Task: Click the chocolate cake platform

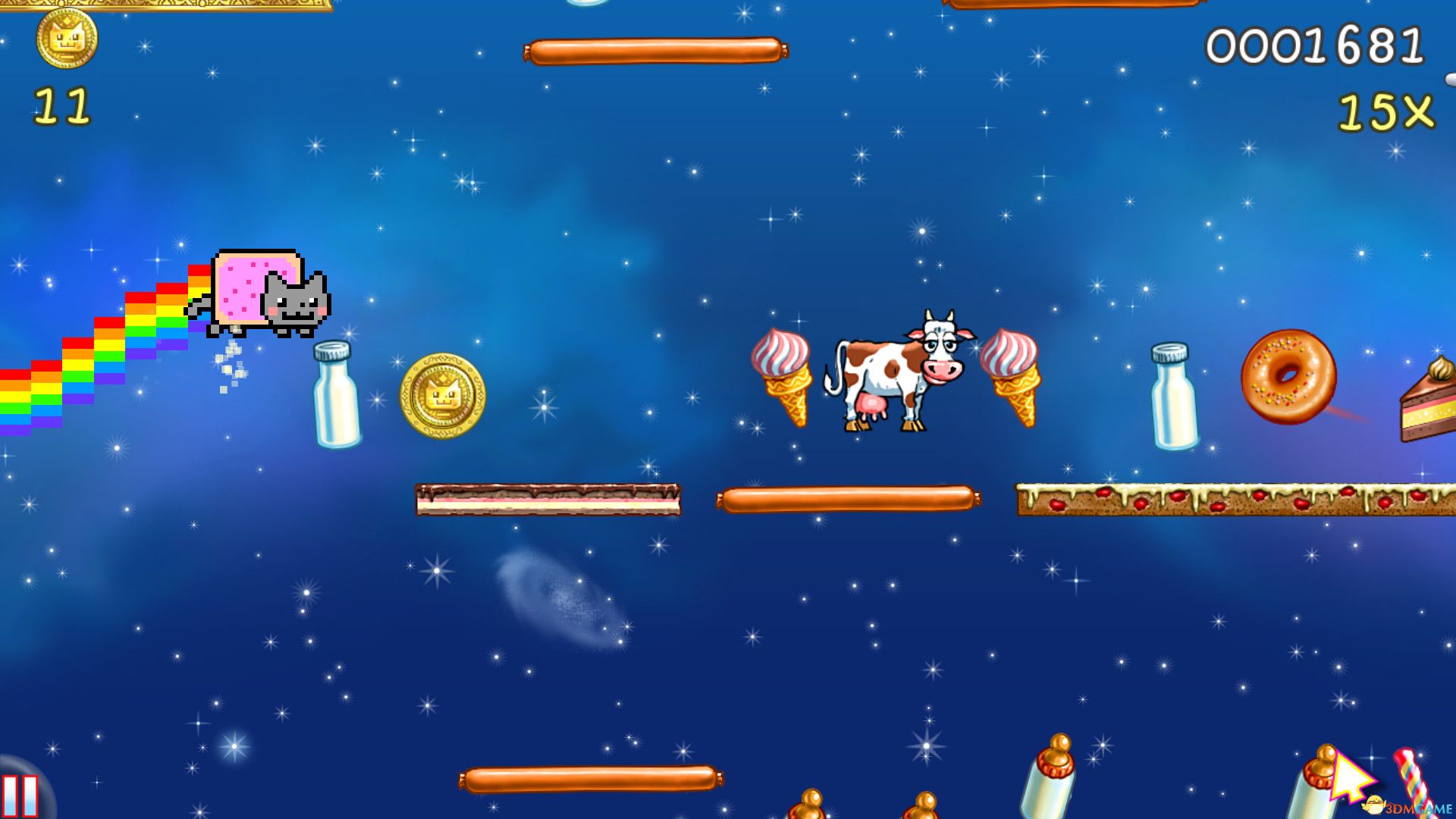Action: tap(546, 499)
